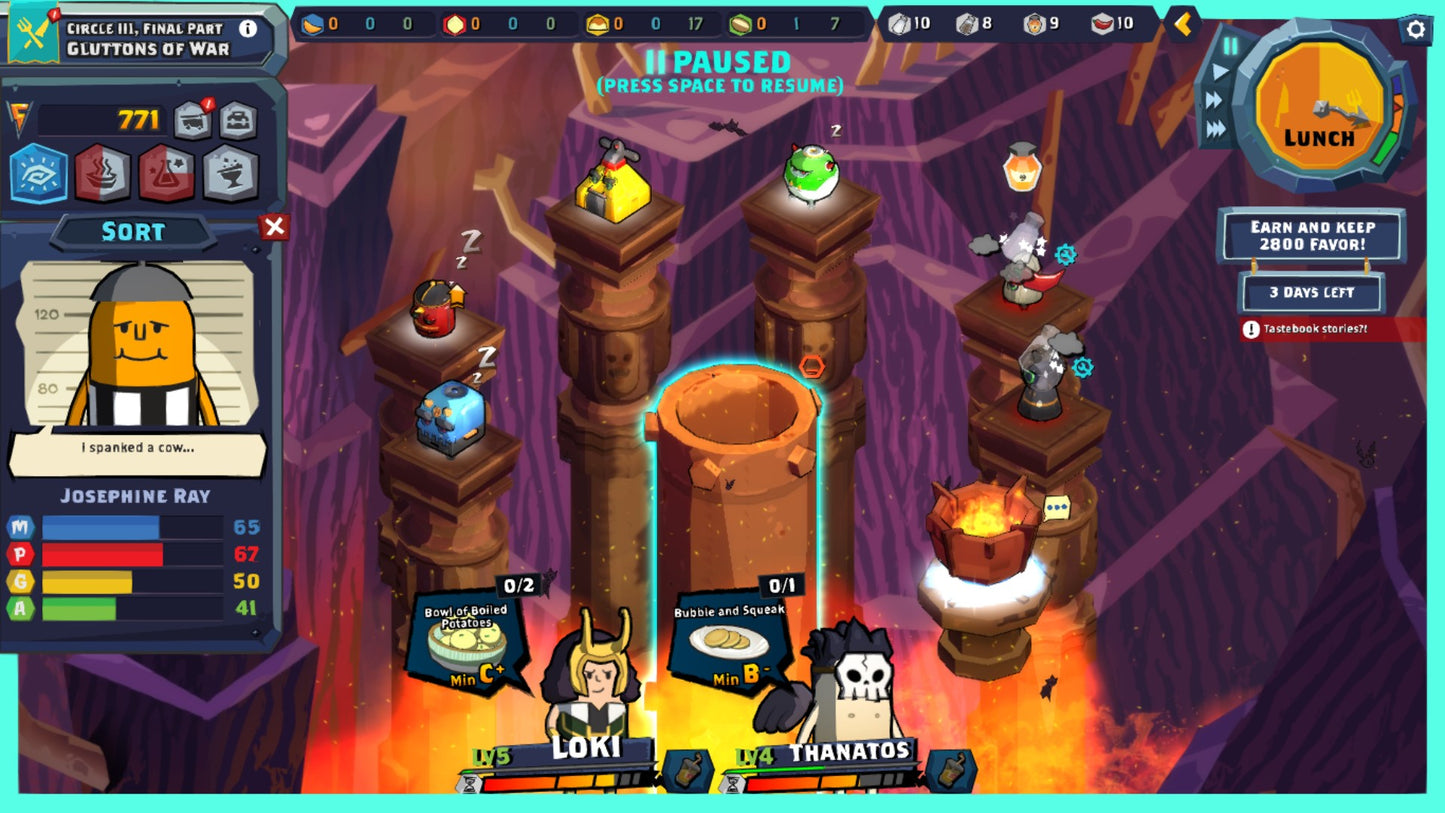Open the Tastebook stories notification
The height and width of the screenshot is (813, 1445).
click(1330, 329)
